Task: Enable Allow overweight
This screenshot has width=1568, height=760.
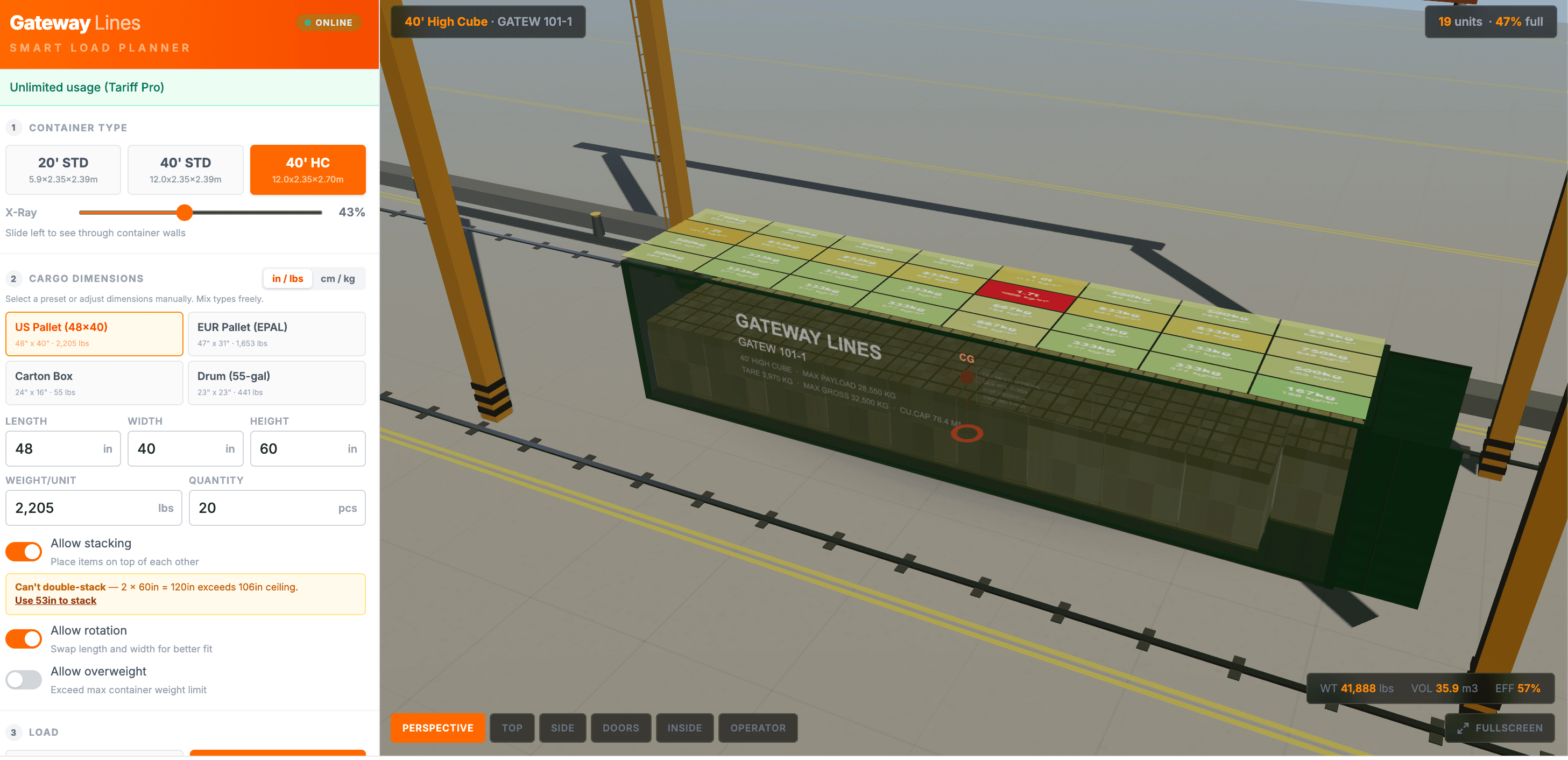Action: point(23,680)
